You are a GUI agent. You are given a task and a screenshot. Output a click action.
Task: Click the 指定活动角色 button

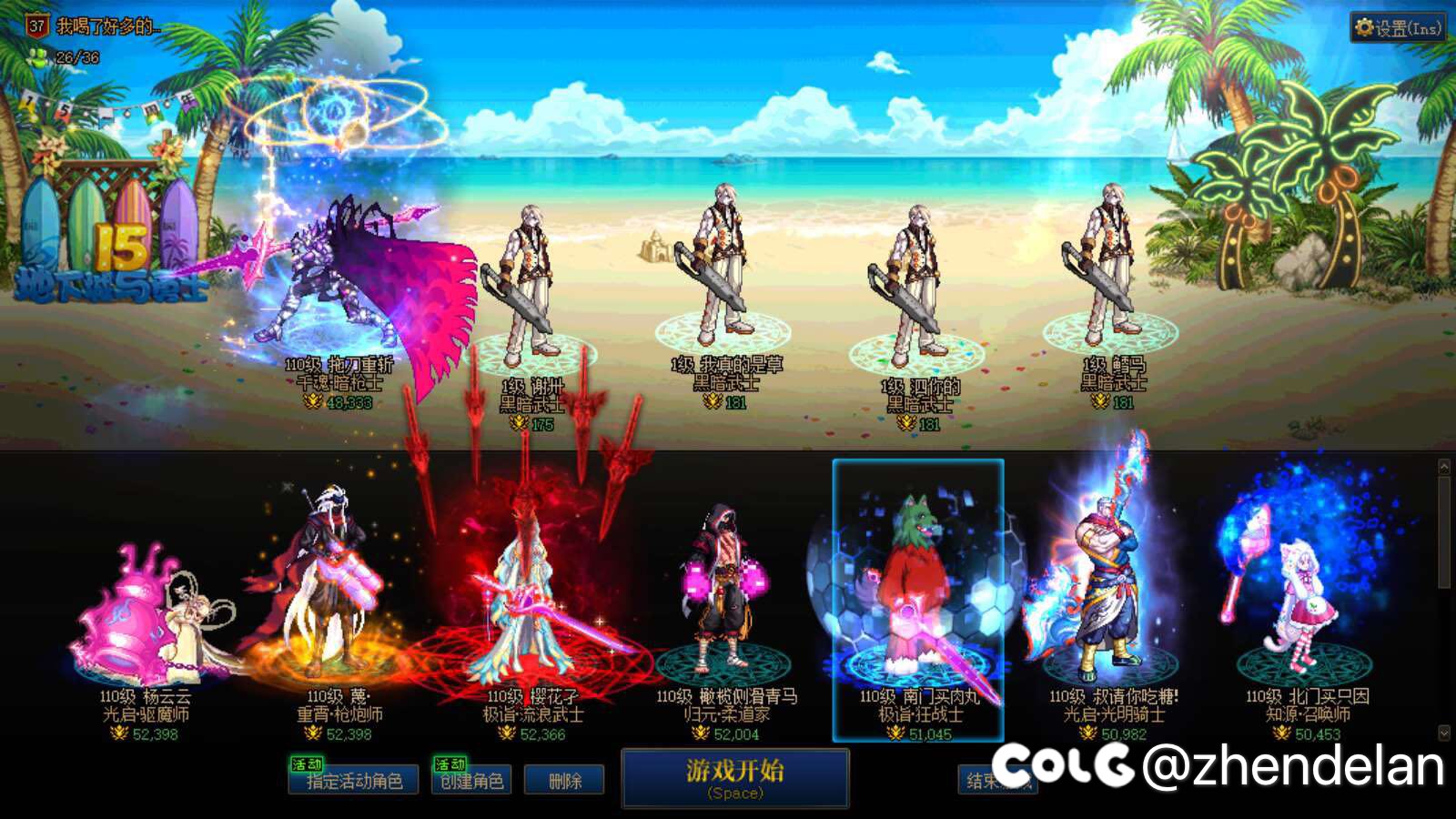(x=356, y=781)
